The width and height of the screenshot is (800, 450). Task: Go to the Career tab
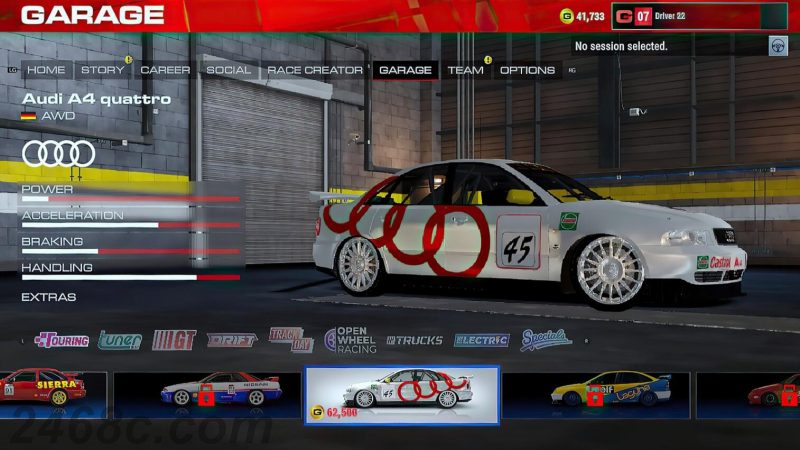click(165, 70)
